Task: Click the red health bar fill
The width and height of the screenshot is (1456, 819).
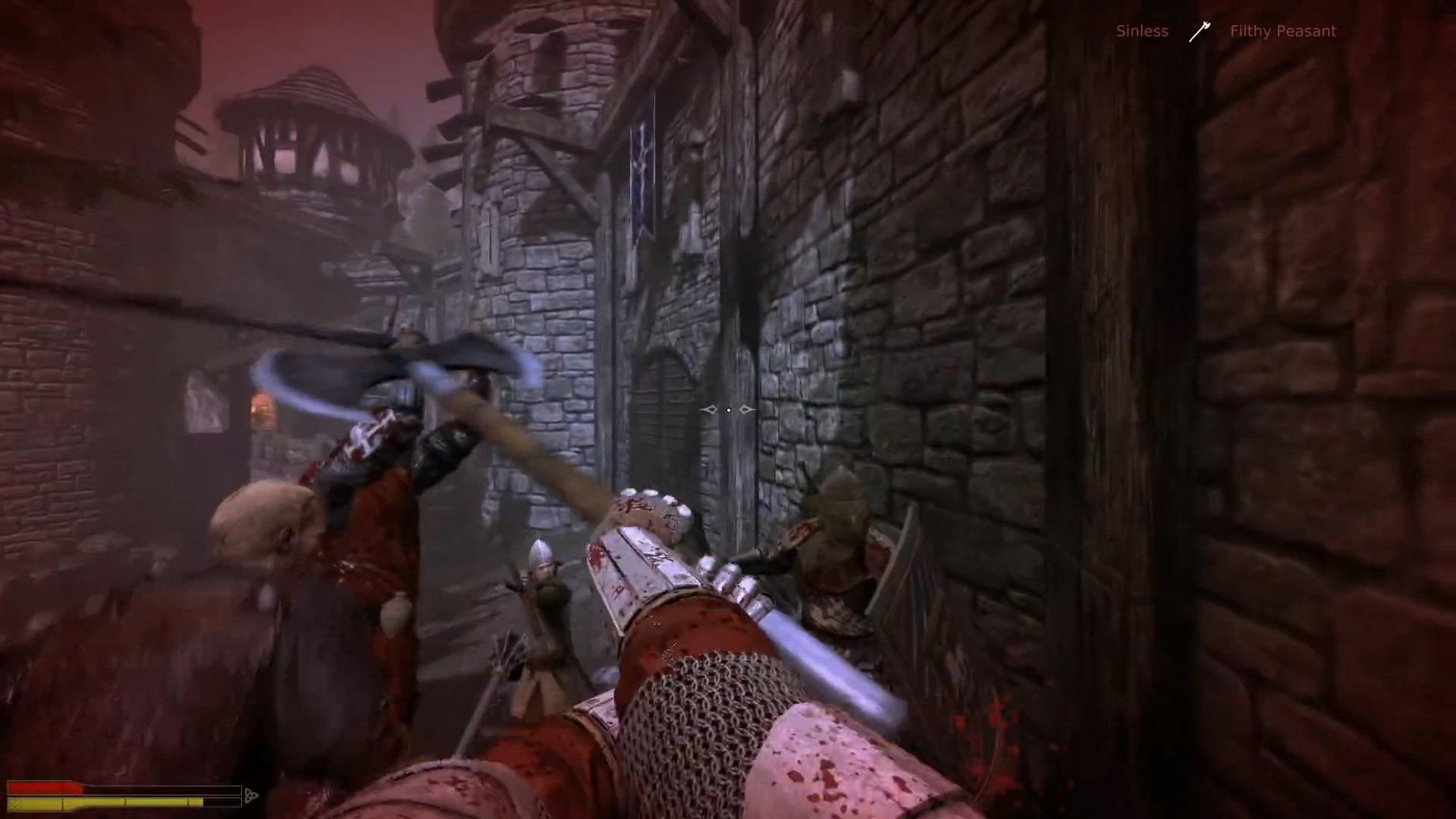Action: (x=45, y=786)
